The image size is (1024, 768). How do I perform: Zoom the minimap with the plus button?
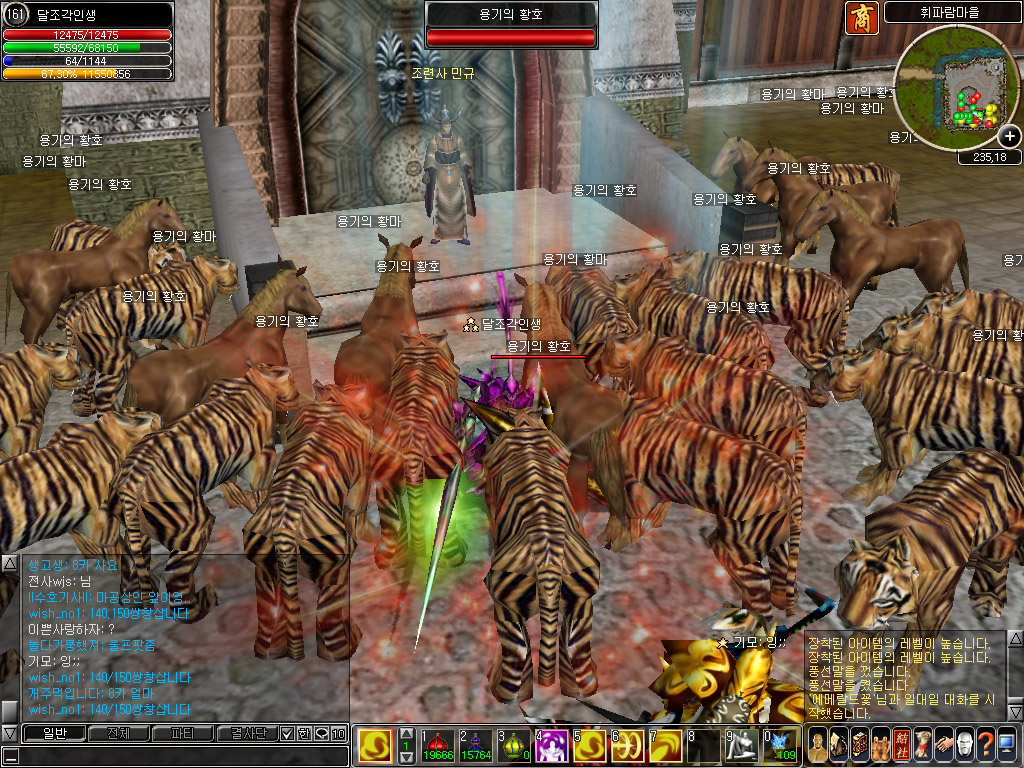click(1010, 137)
